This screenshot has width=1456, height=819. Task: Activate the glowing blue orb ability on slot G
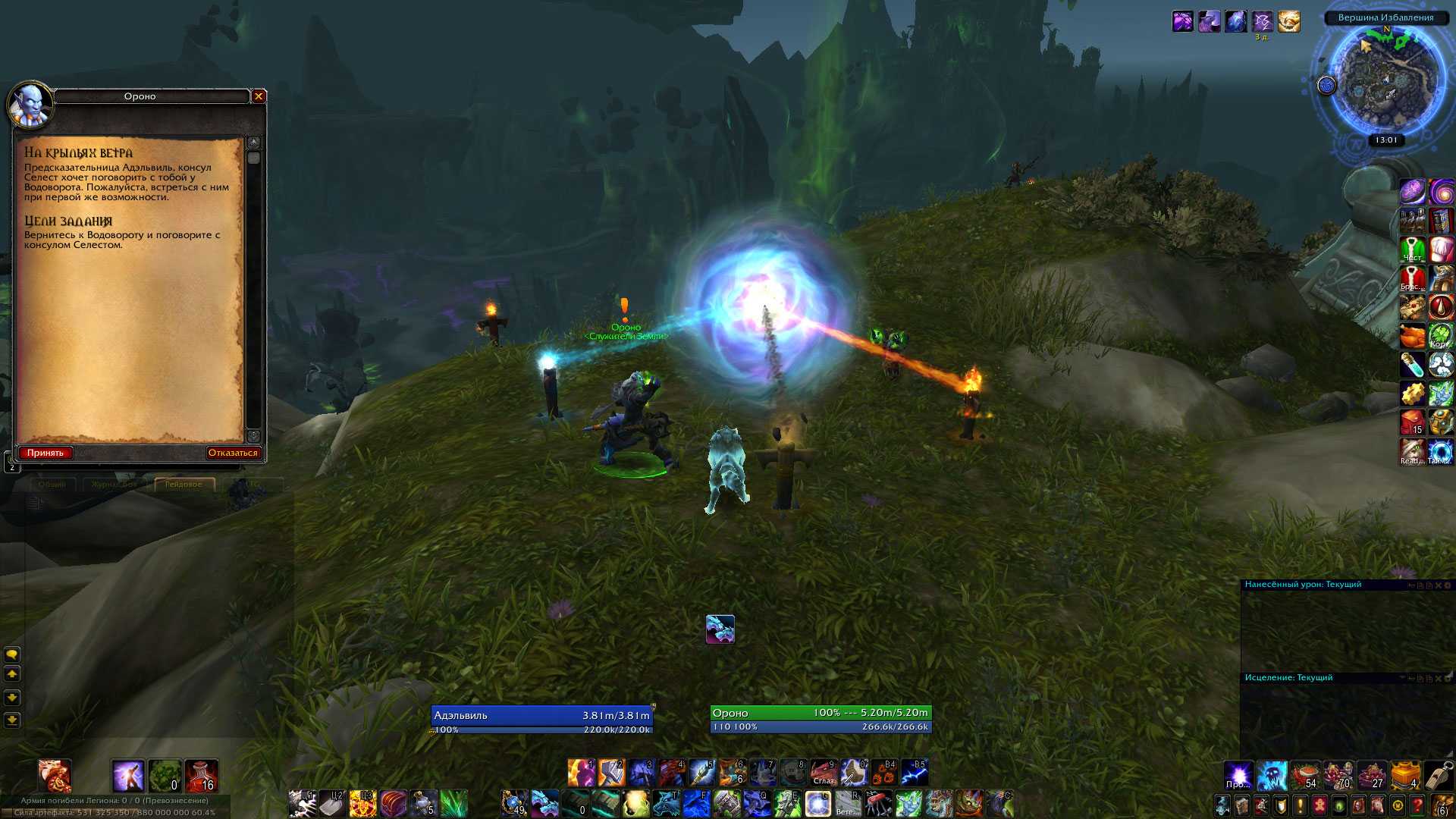pyautogui.click(x=817, y=803)
